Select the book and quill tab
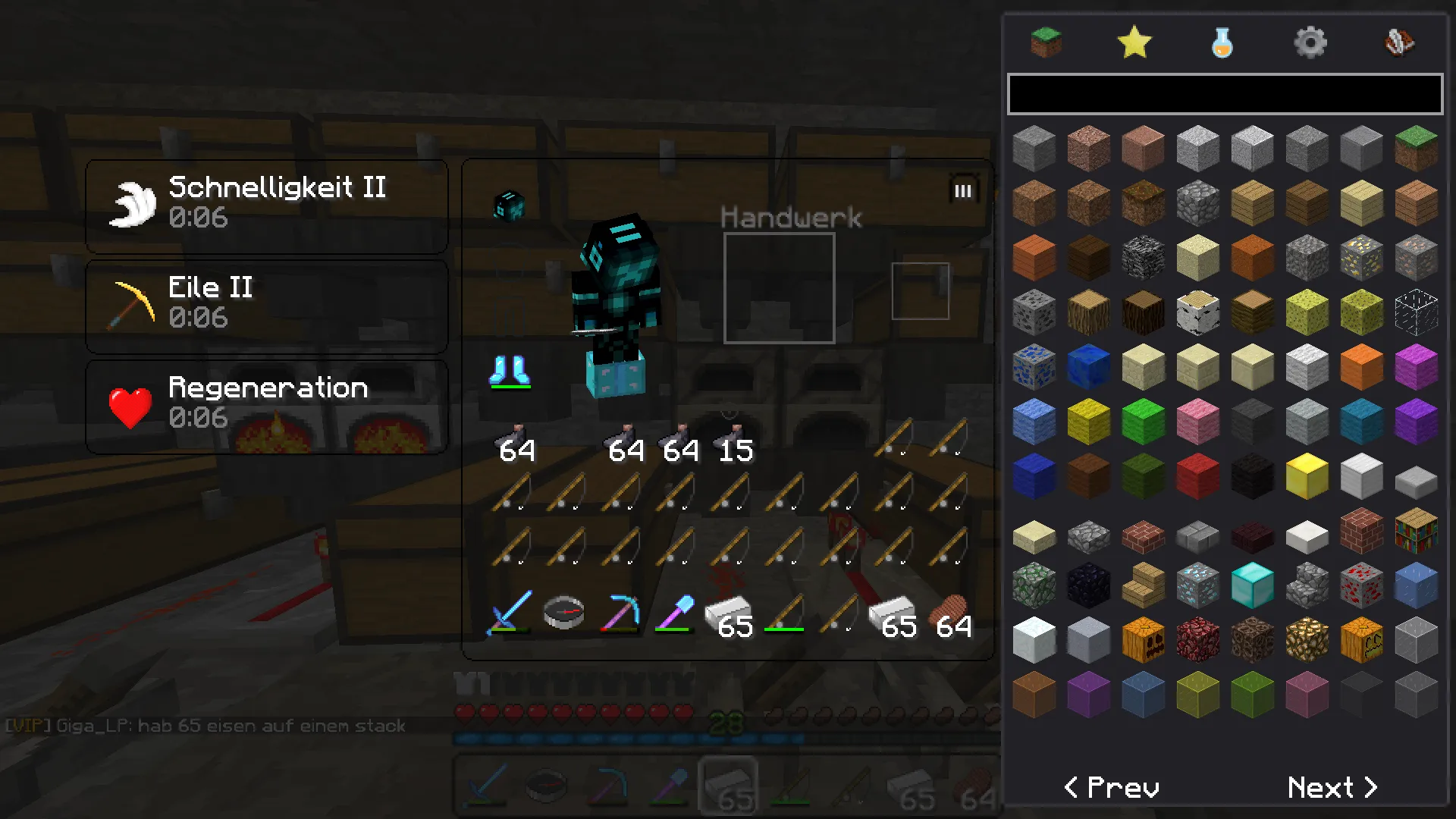This screenshot has height=819, width=1456. pos(1398,42)
